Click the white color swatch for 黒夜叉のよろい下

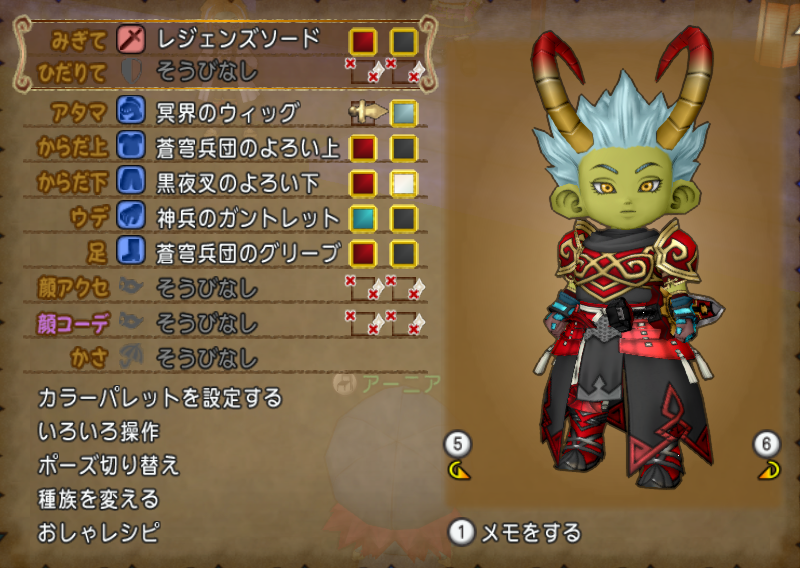(x=404, y=184)
